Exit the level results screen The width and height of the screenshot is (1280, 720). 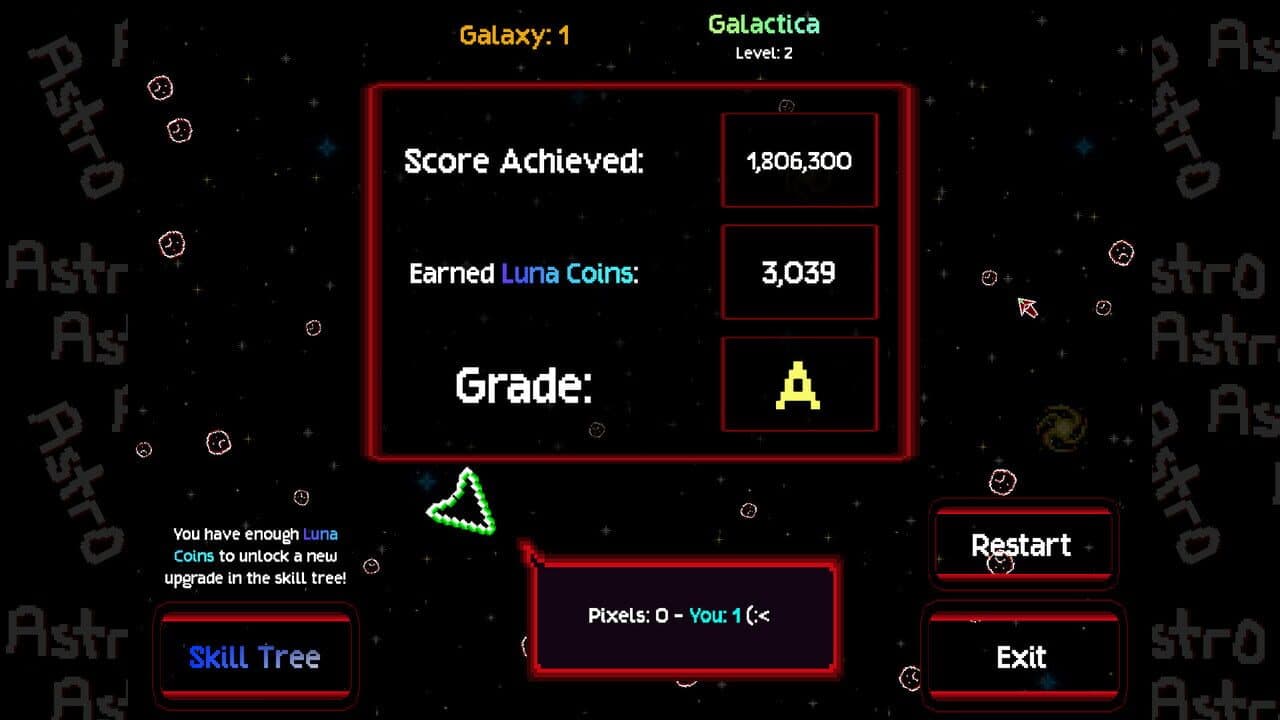(x=1023, y=658)
